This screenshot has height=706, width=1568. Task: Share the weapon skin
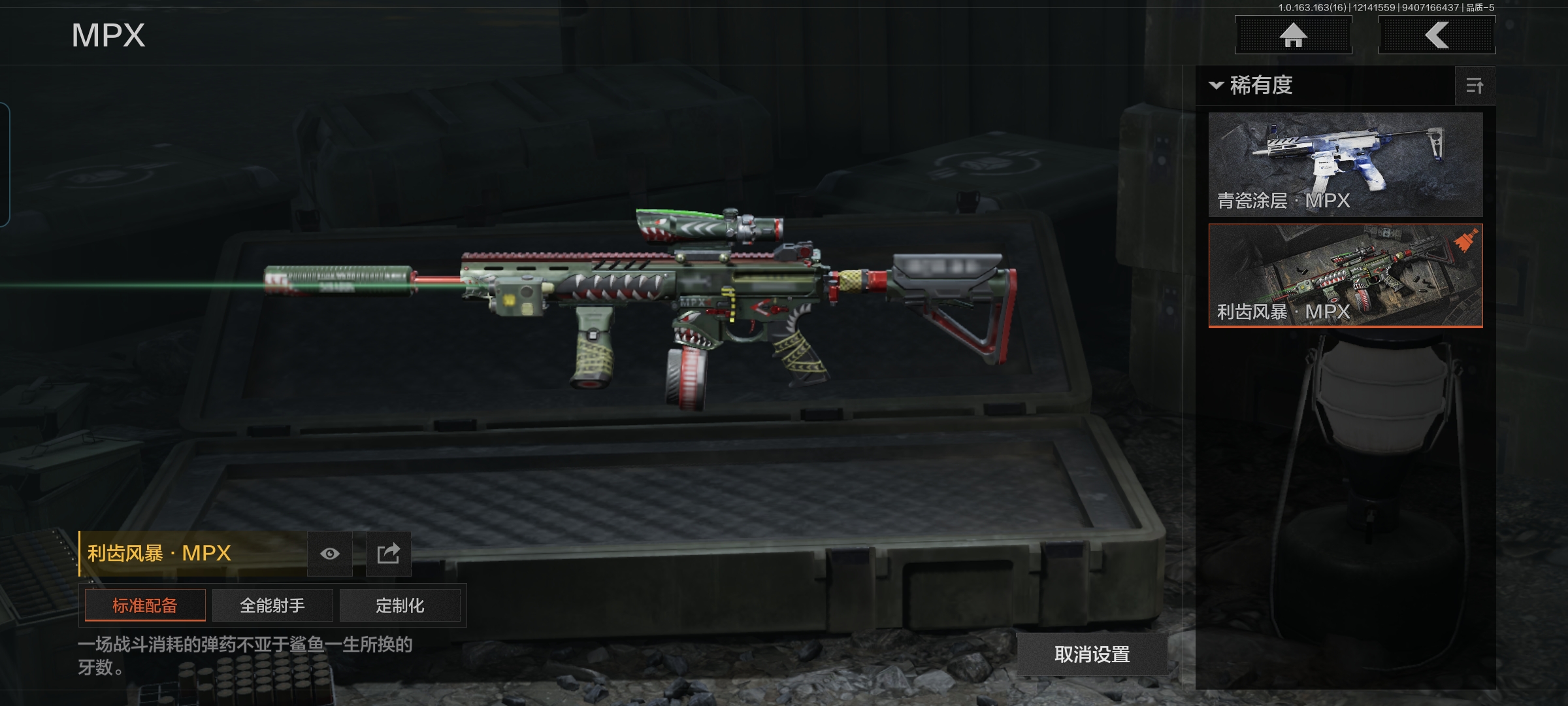(388, 554)
